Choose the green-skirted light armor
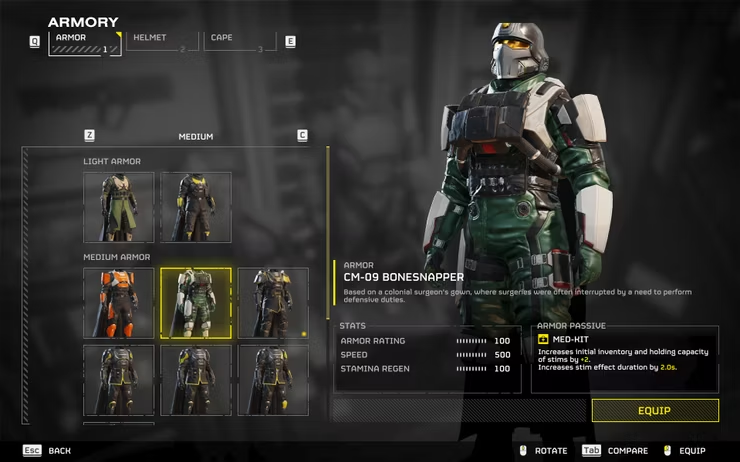The height and width of the screenshot is (462, 740). click(x=119, y=208)
